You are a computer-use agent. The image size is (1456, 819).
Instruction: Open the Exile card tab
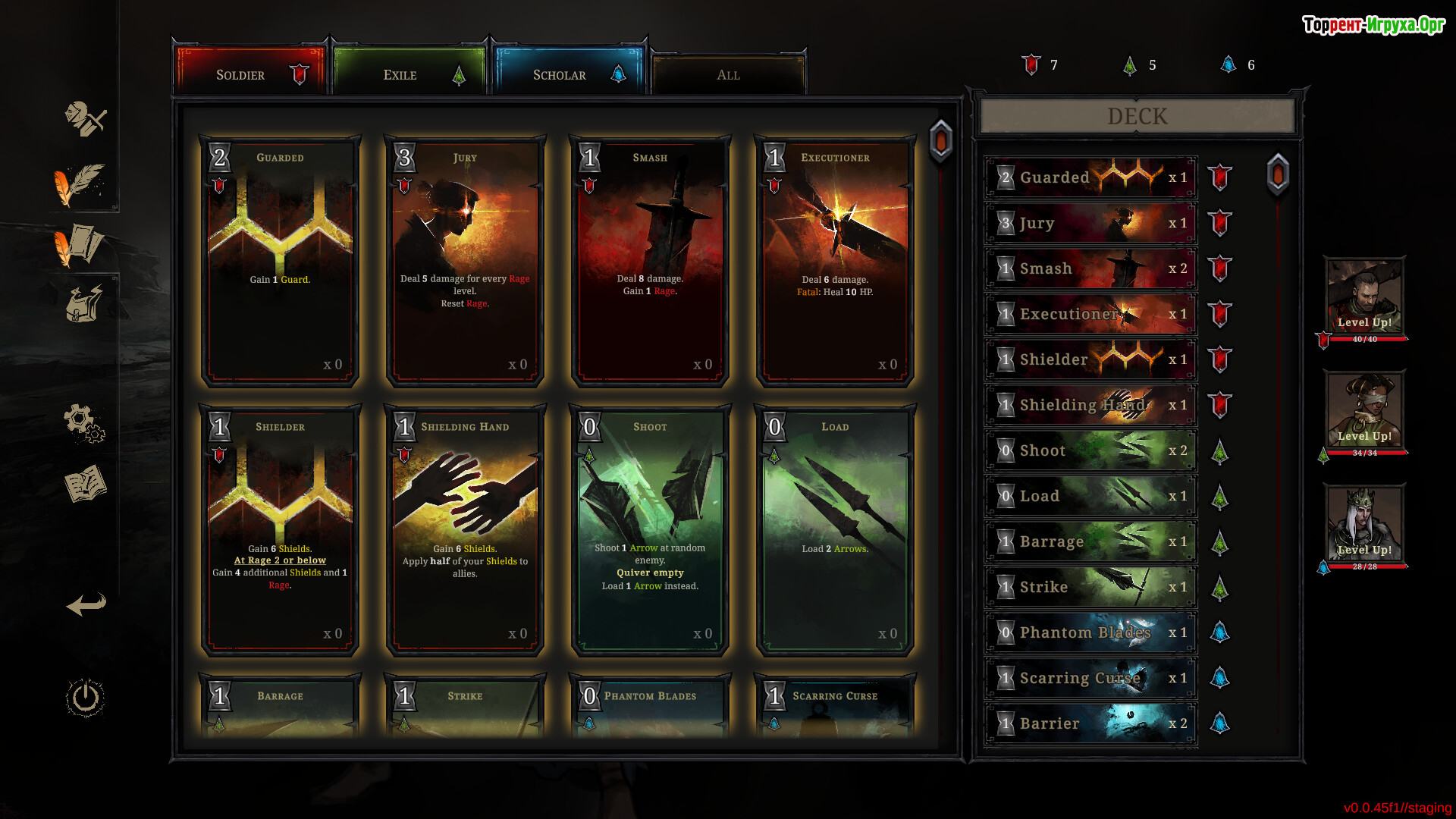point(409,74)
